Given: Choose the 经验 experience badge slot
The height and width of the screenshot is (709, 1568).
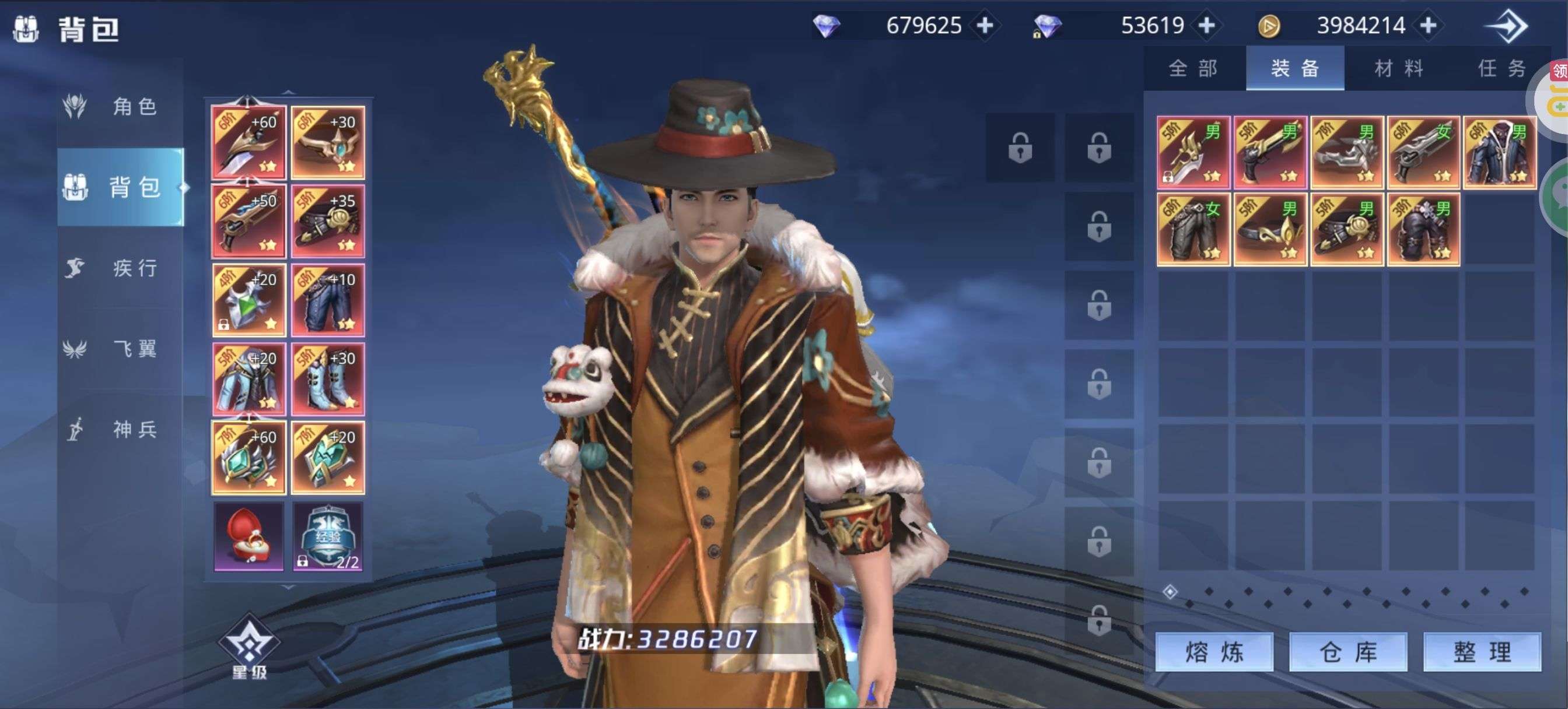Looking at the screenshot, I should pyautogui.click(x=327, y=536).
